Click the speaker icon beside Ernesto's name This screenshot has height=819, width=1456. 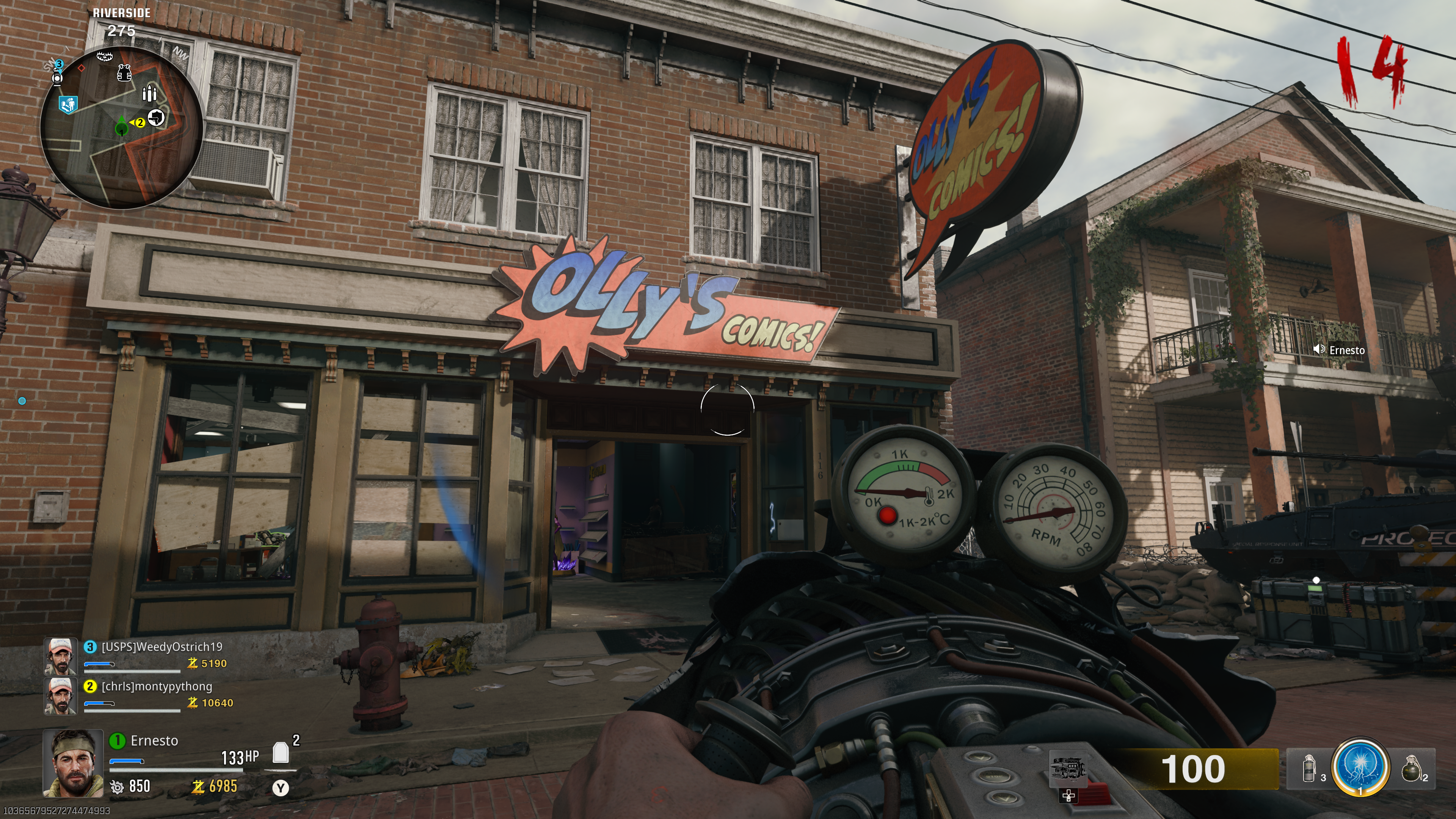click(1319, 349)
